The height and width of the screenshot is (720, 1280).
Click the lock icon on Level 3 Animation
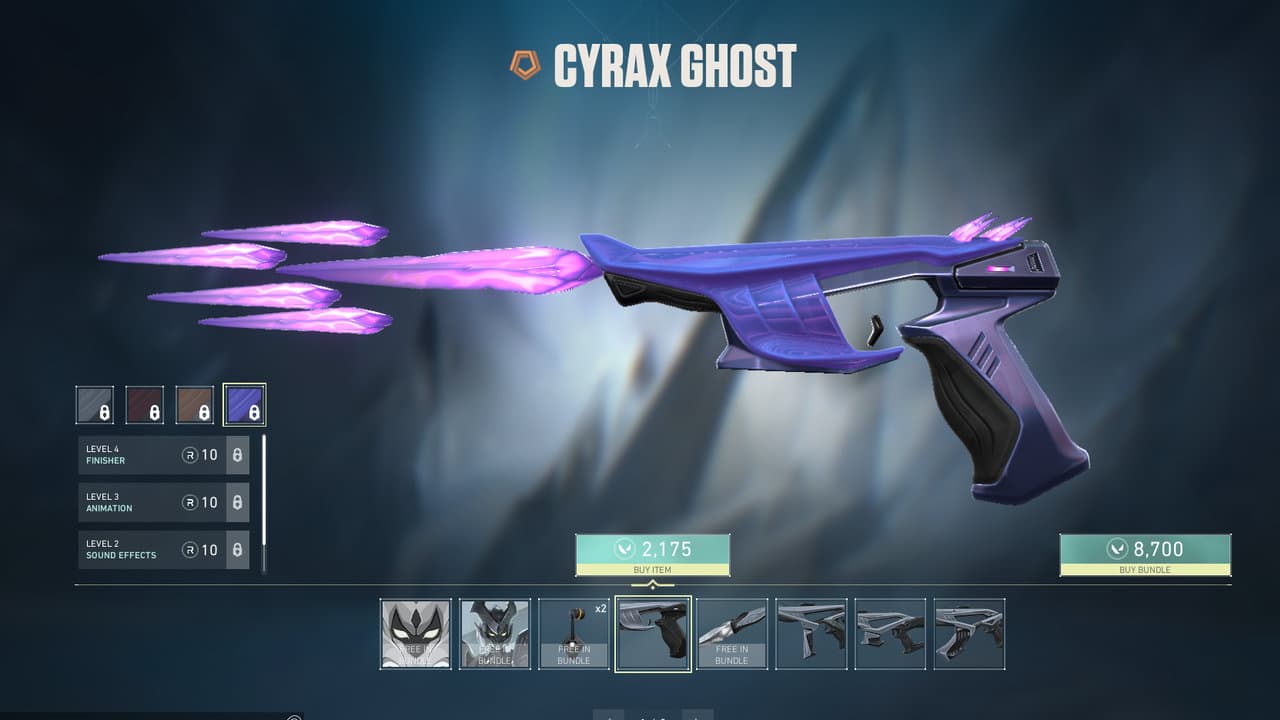point(237,502)
